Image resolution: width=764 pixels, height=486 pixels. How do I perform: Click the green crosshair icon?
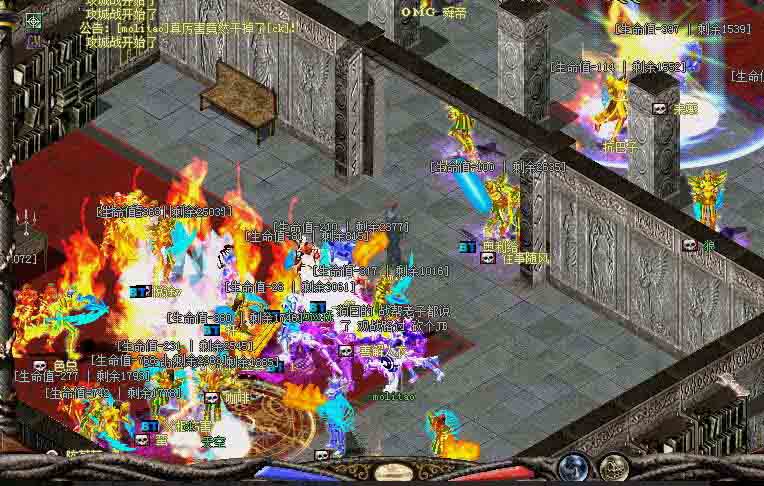click(34, 20)
